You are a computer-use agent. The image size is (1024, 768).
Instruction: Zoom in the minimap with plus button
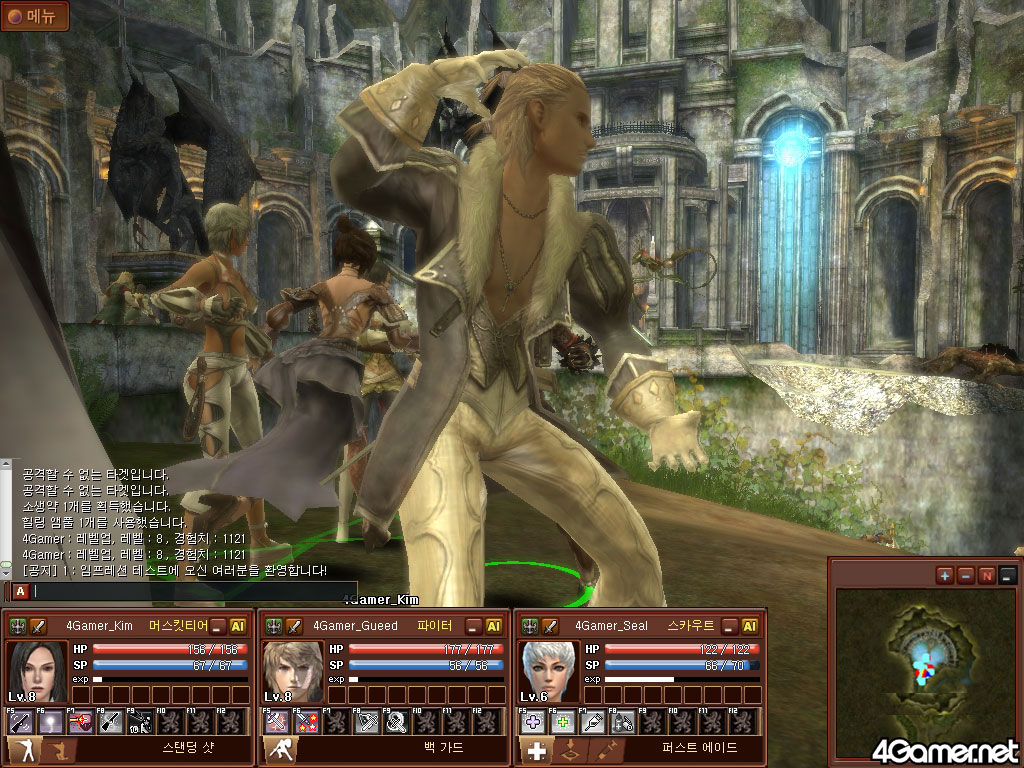click(x=944, y=575)
